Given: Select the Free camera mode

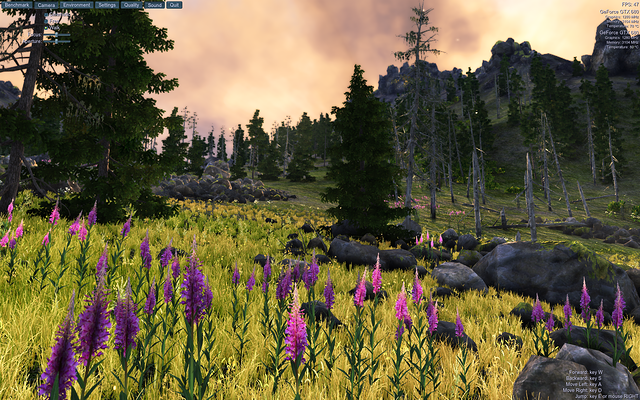Looking at the screenshot, I should coord(46,21).
